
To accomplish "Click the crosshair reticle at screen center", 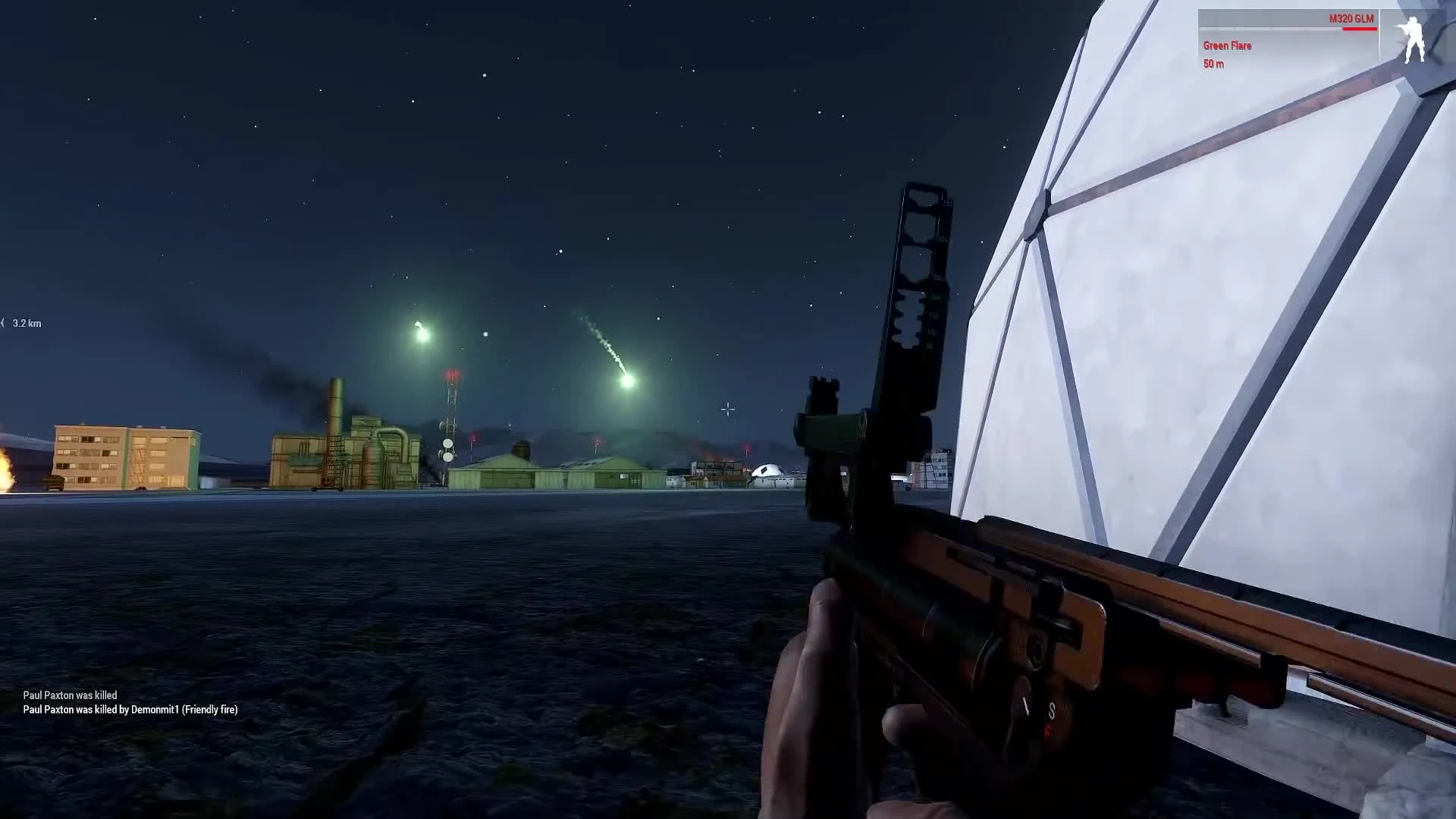I will 727,409.
